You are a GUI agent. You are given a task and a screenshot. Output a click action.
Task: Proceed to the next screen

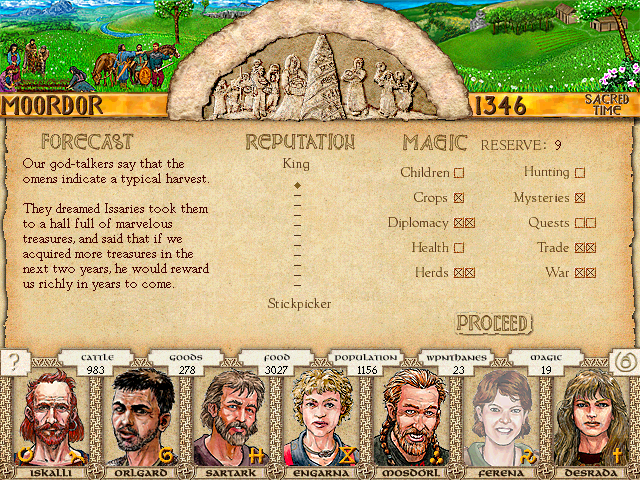pos(492,323)
